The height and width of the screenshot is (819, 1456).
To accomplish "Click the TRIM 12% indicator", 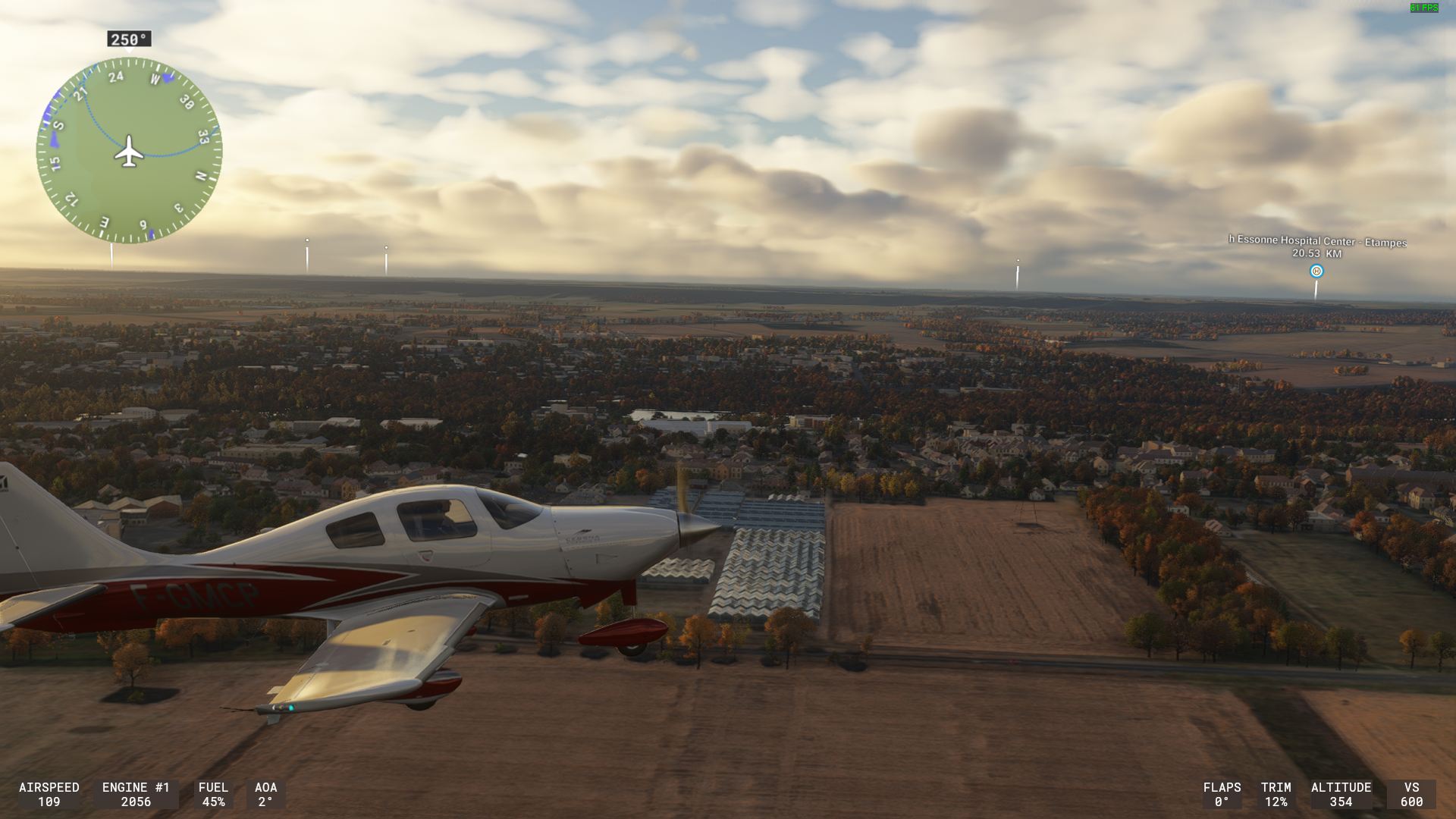I will pyautogui.click(x=1276, y=795).
